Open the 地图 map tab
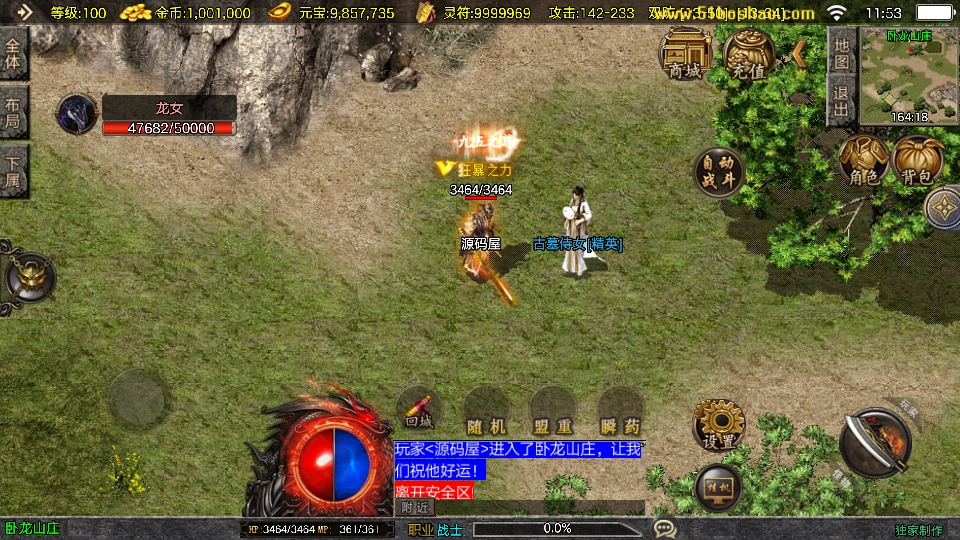The width and height of the screenshot is (960, 540). point(842,53)
